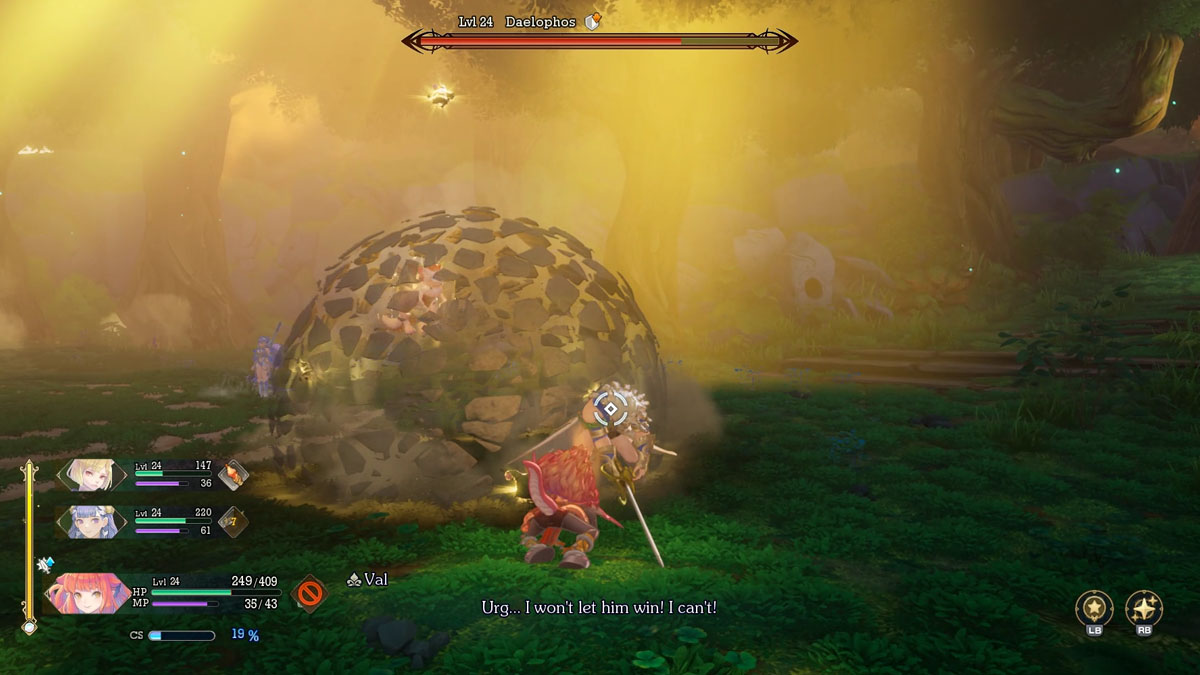The image size is (1200, 675).
Task: Open the sparkling stars ring shortcut icon
Action: point(1144,608)
